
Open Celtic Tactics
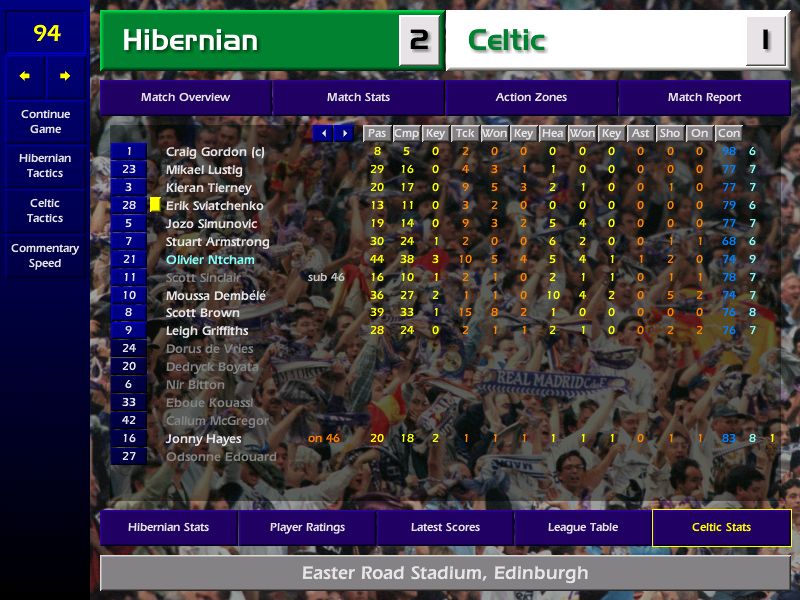point(45,210)
